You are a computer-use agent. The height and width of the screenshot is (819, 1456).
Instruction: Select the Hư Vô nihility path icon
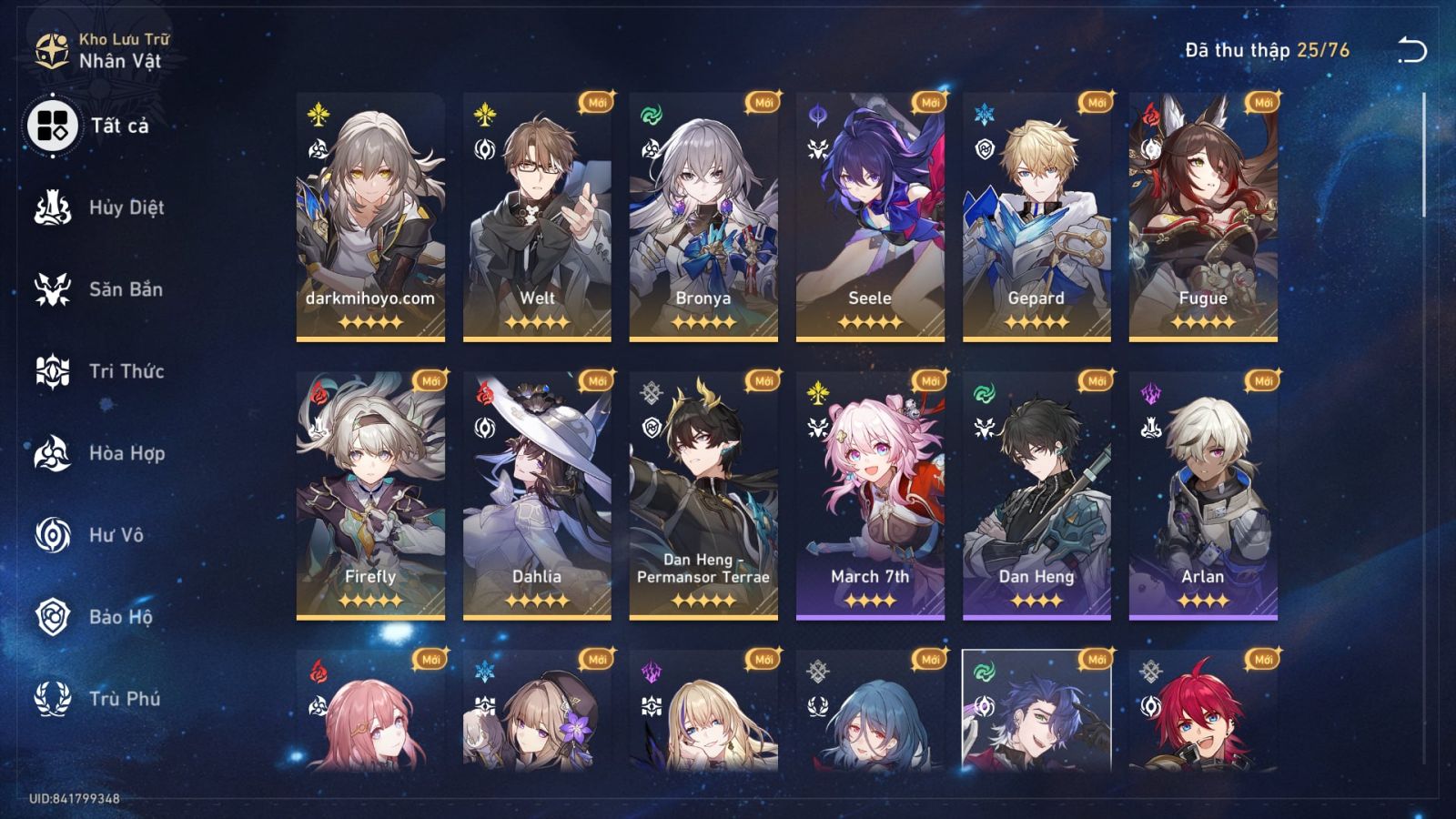(x=52, y=535)
